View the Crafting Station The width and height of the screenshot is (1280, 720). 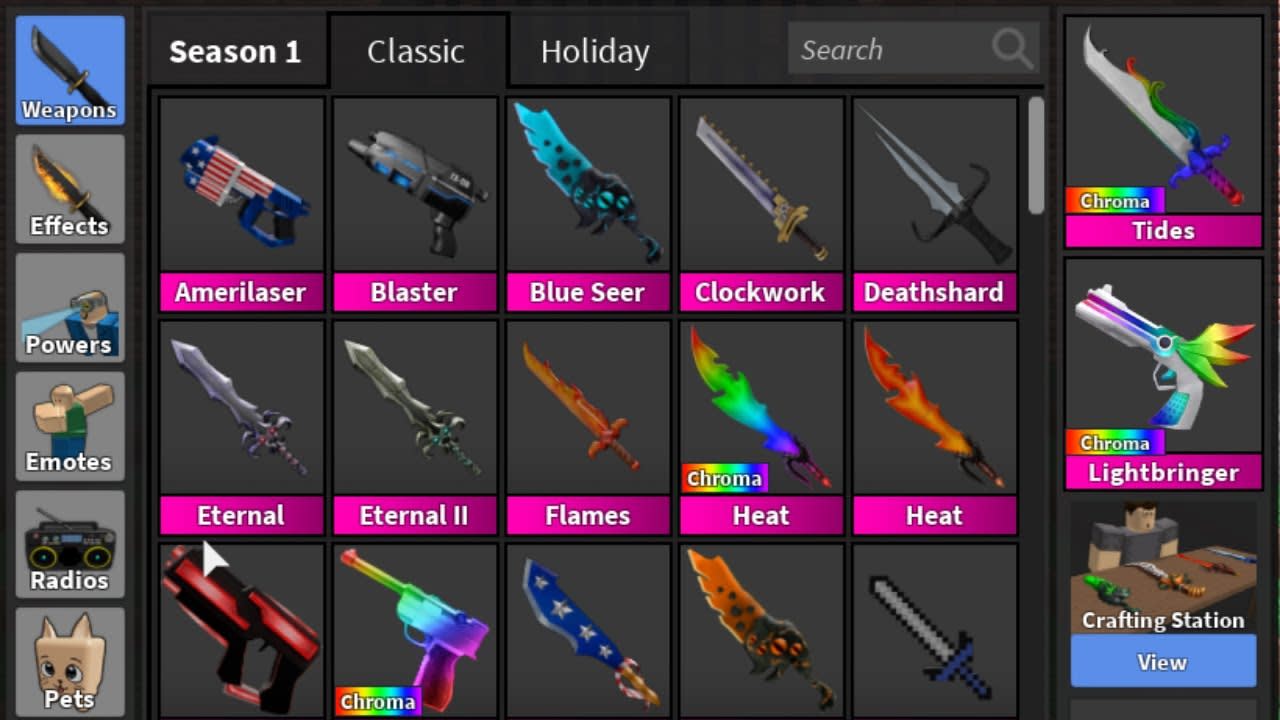(x=1162, y=662)
